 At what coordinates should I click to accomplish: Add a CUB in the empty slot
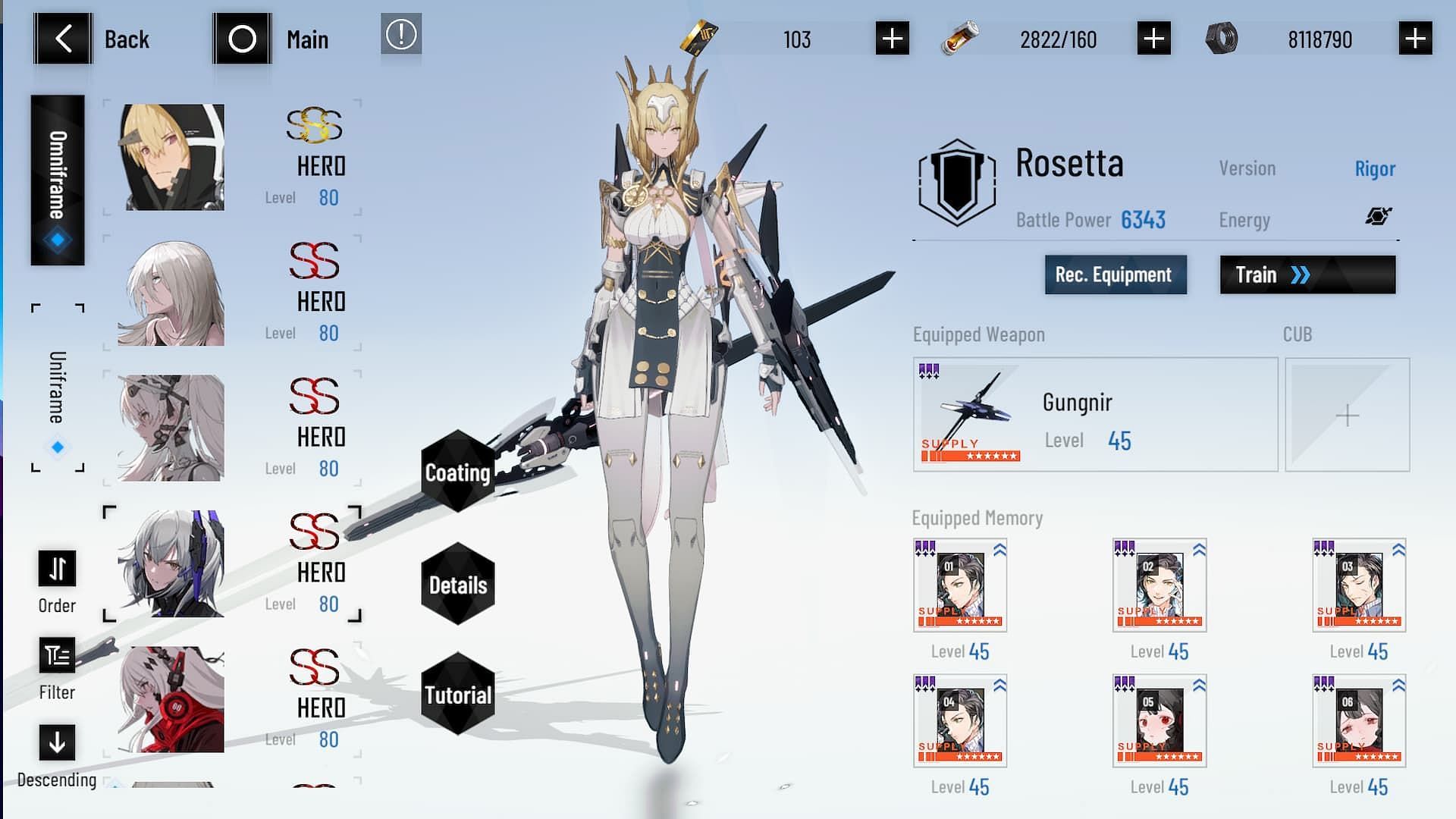pyautogui.click(x=1347, y=415)
